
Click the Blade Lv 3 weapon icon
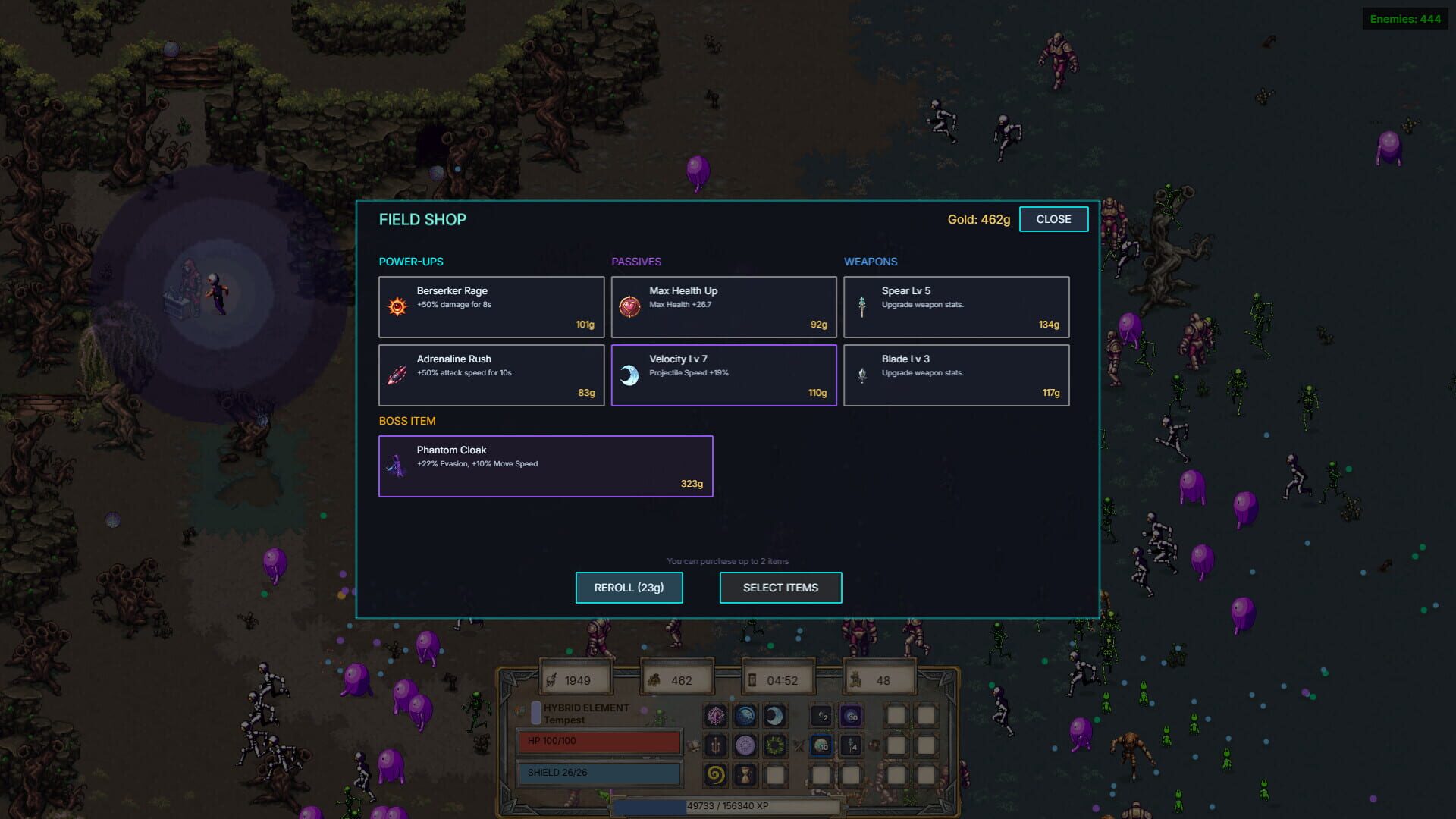[x=862, y=375]
